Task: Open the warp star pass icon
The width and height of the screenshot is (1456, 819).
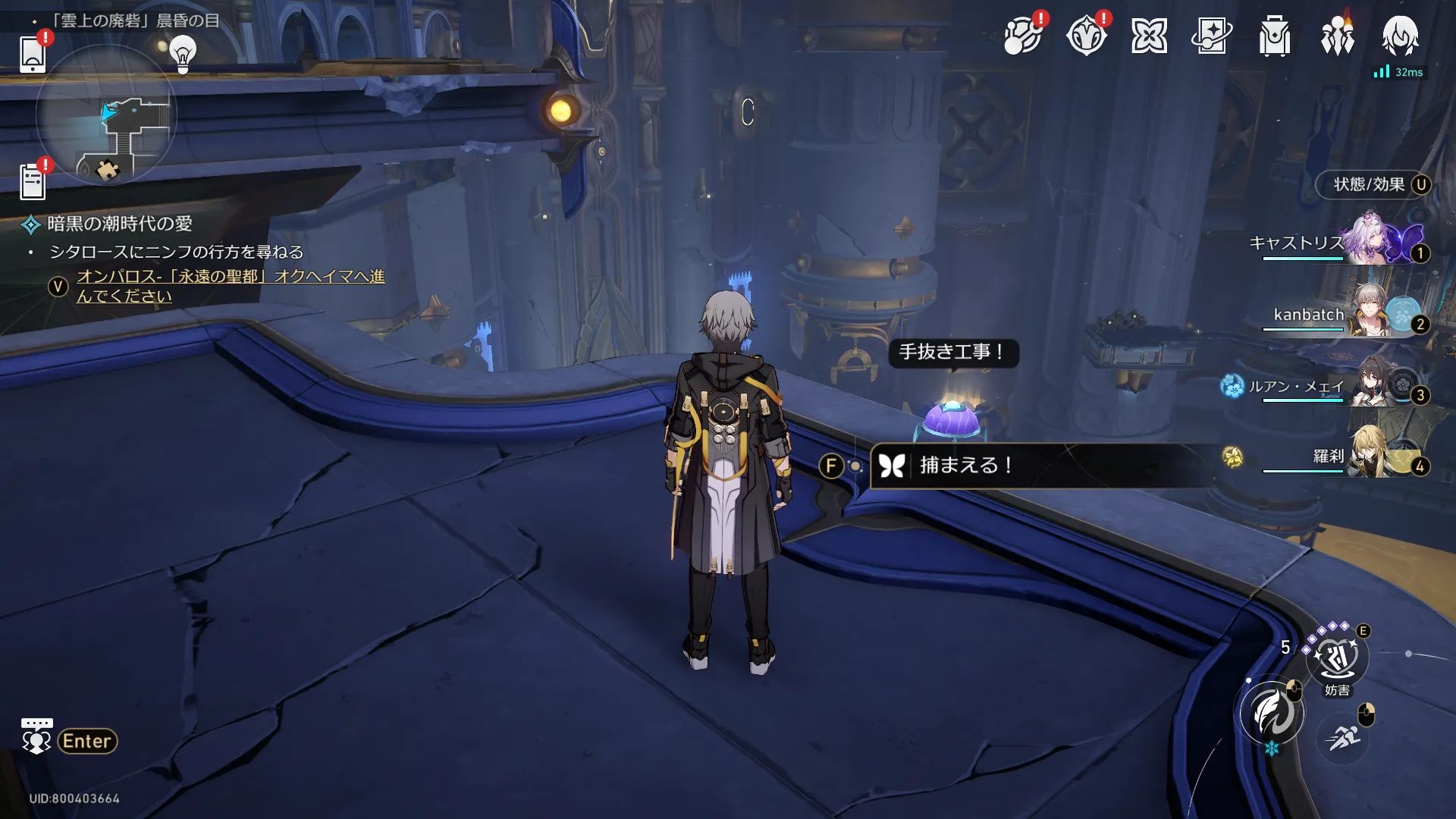Action: 1212,36
